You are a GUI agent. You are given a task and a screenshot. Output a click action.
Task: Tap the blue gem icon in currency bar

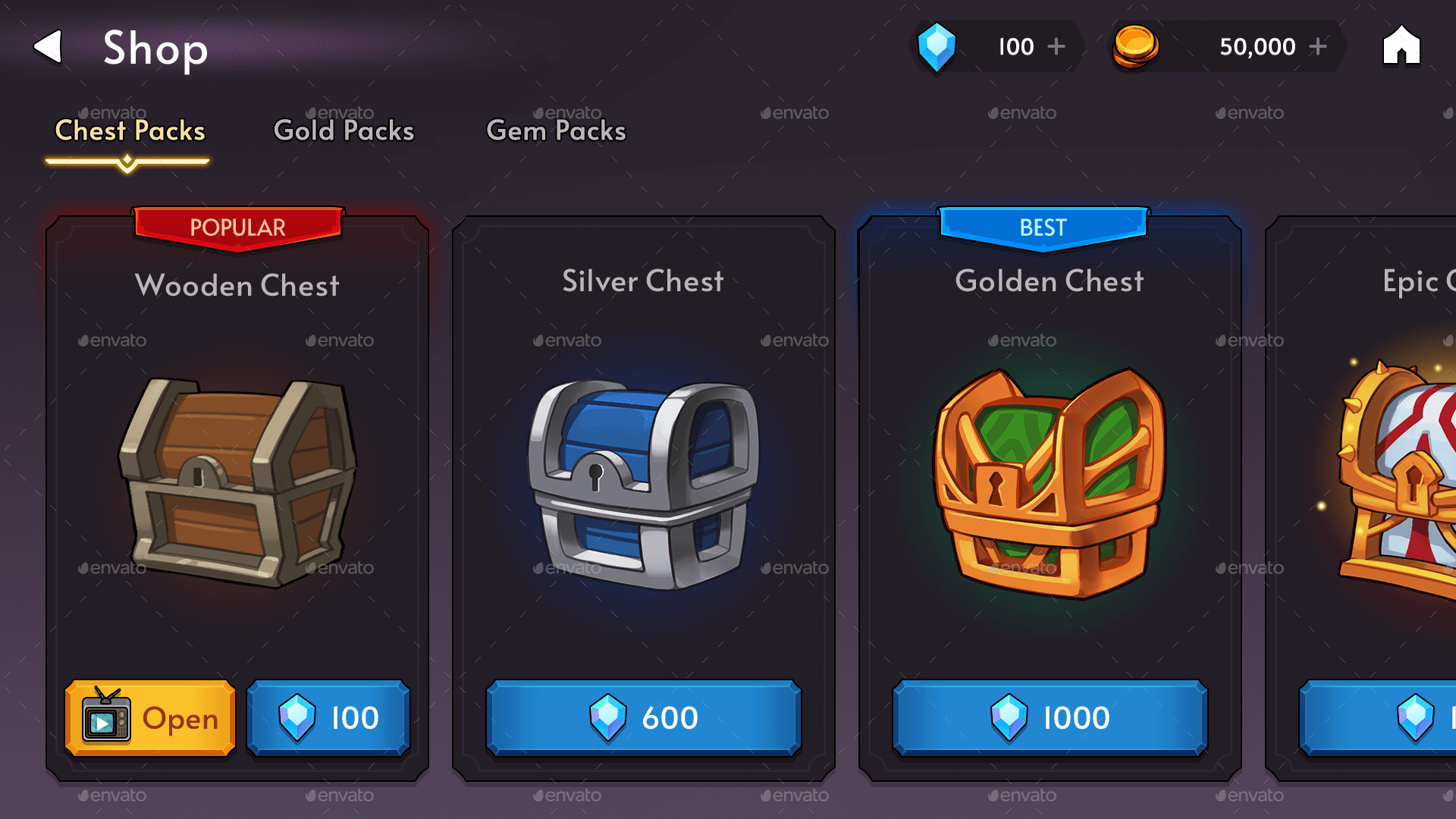(x=937, y=47)
